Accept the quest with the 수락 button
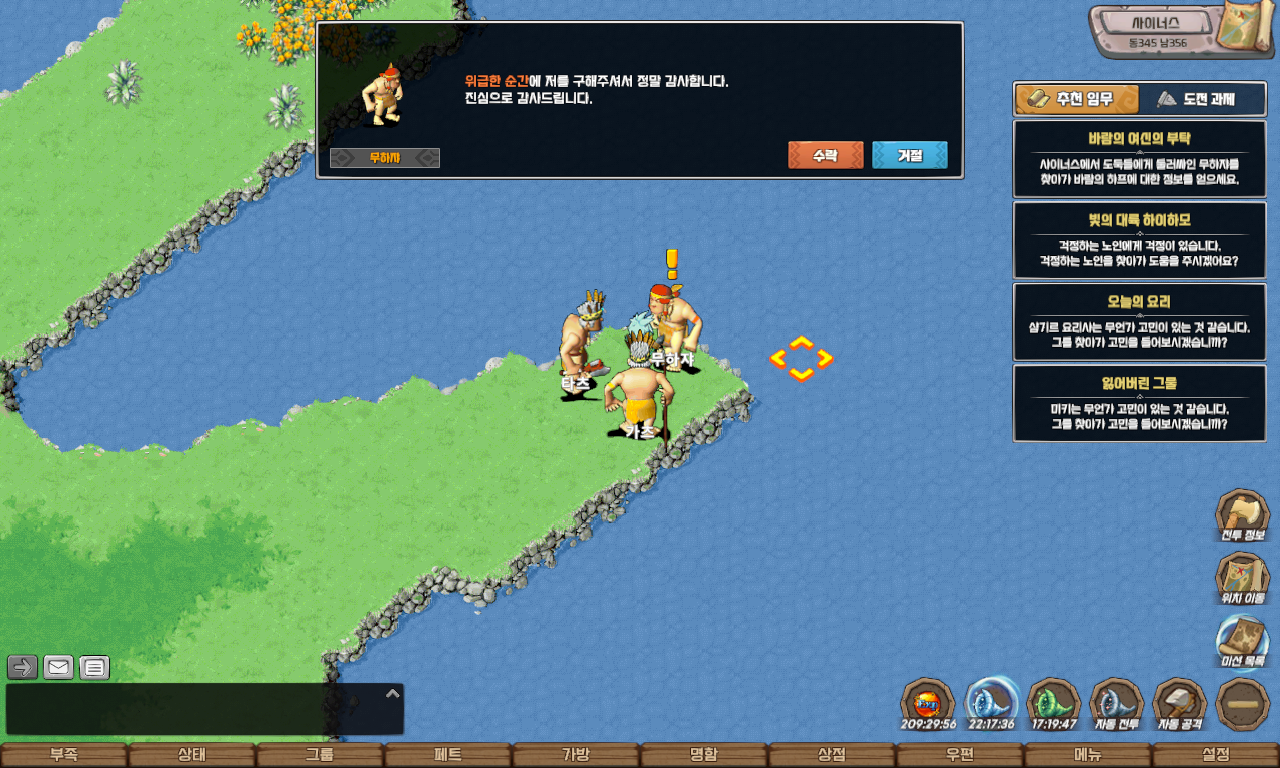 (x=825, y=155)
